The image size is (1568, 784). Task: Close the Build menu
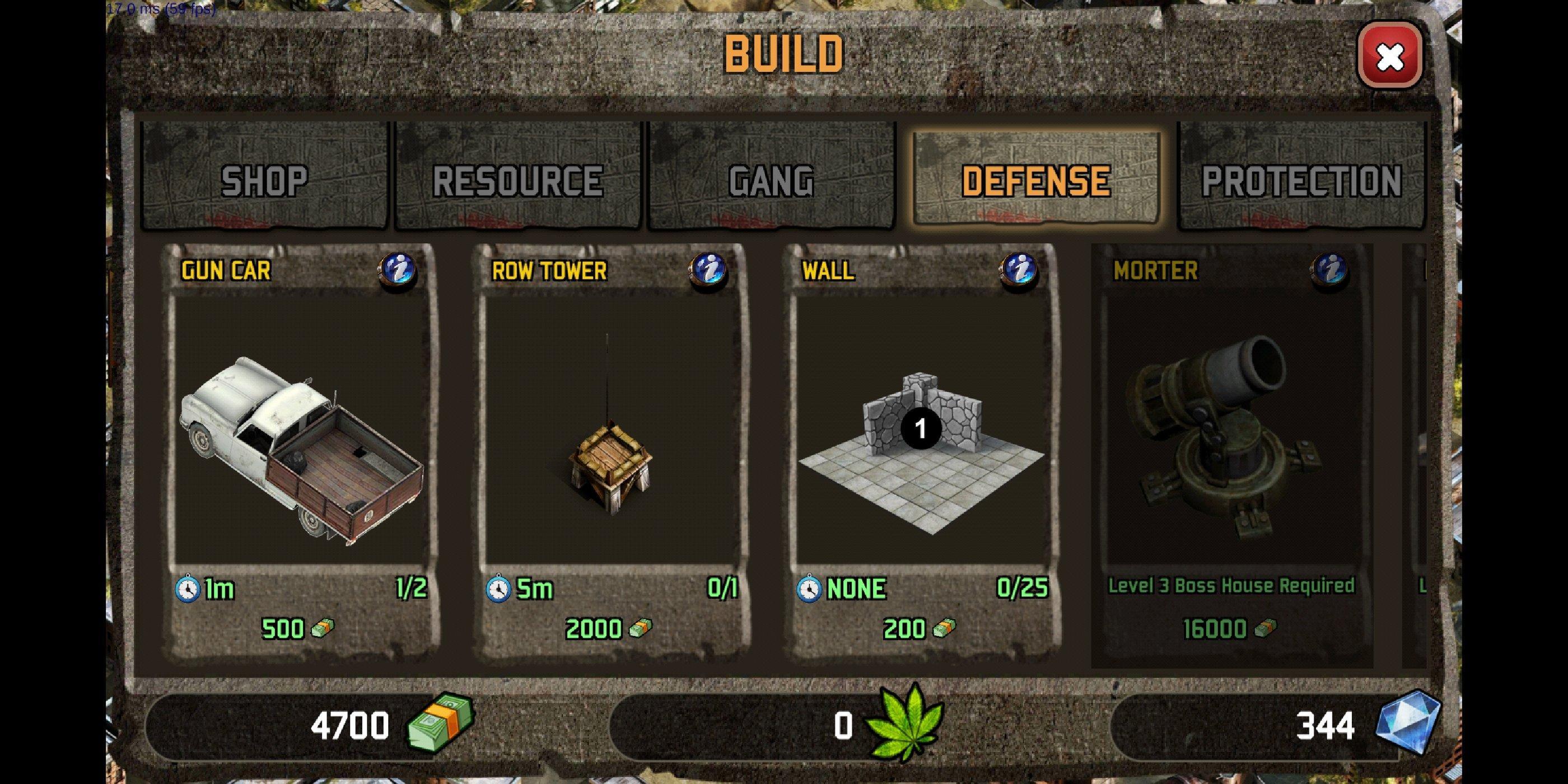pyautogui.click(x=1390, y=57)
